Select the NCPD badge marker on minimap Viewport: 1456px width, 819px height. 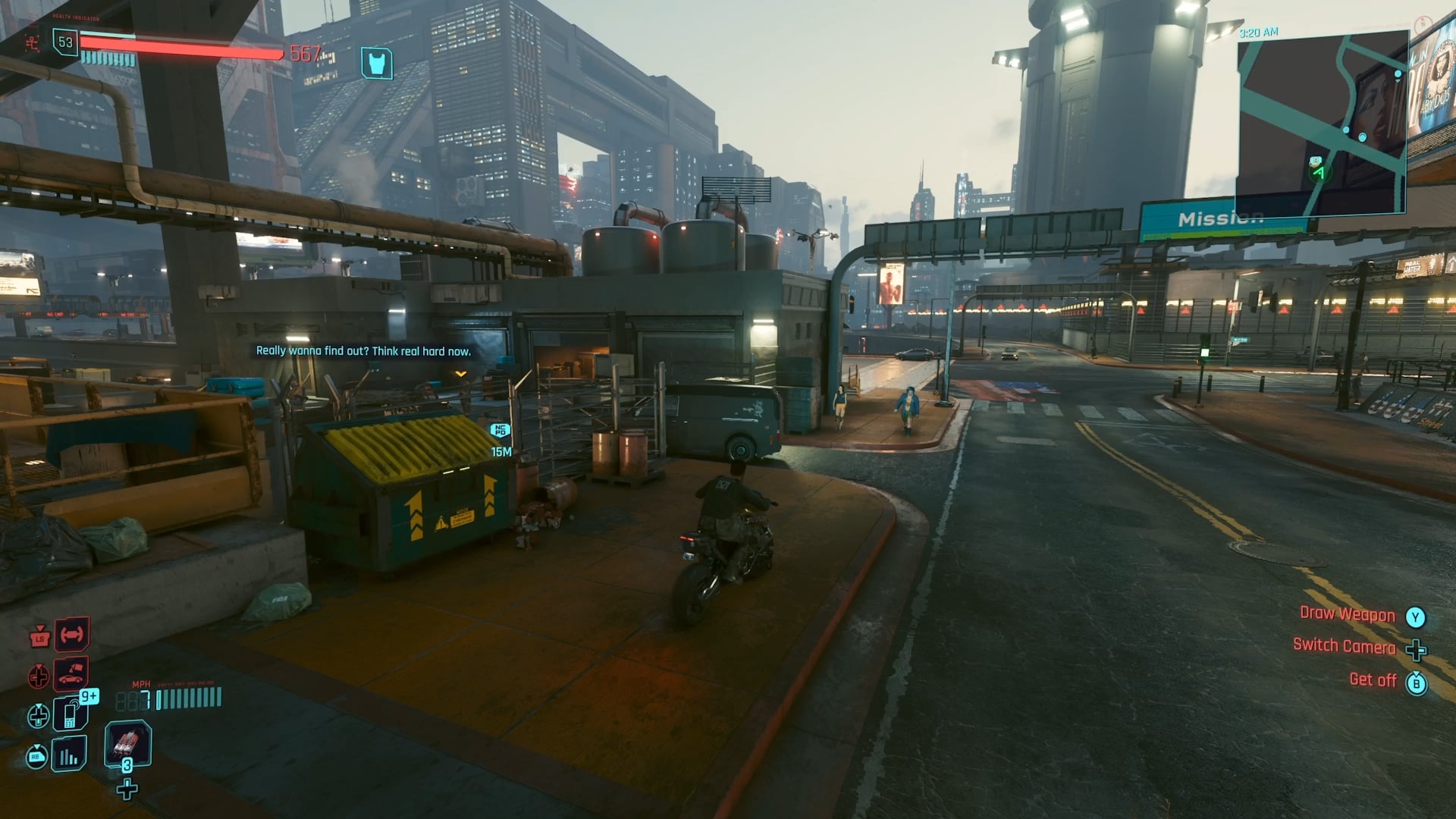1316,162
